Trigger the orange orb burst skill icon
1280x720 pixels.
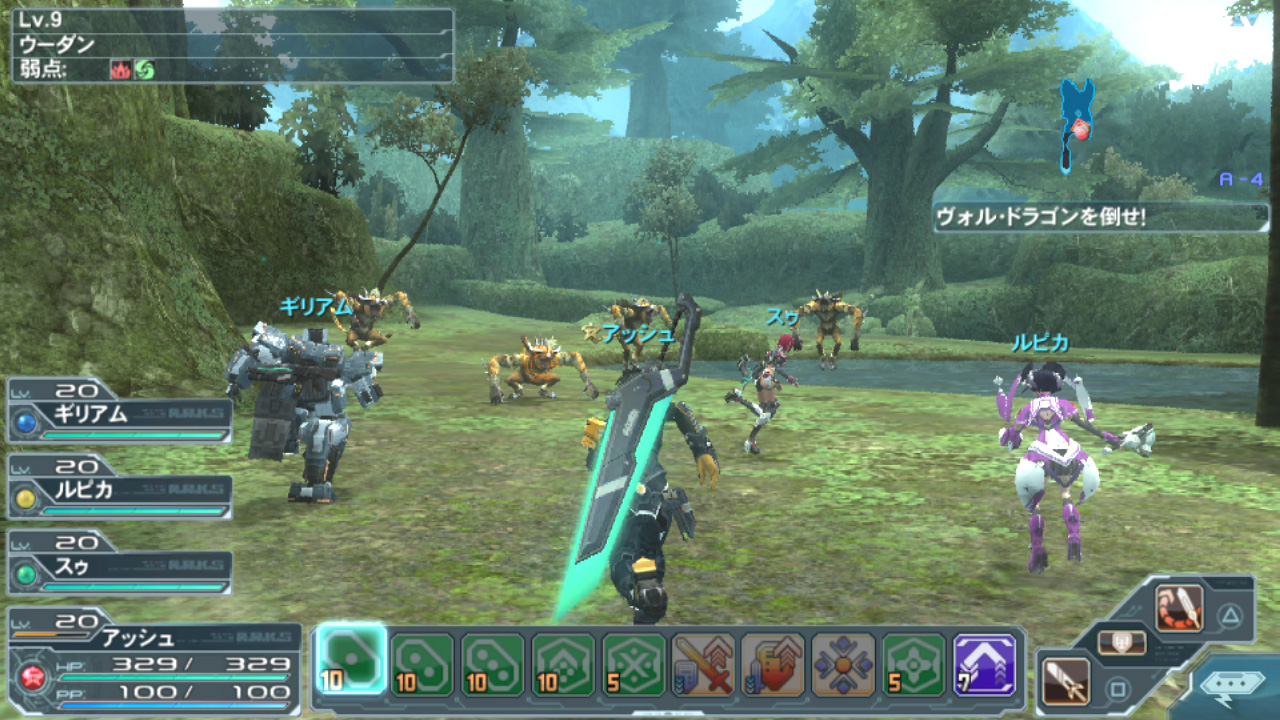[843, 664]
